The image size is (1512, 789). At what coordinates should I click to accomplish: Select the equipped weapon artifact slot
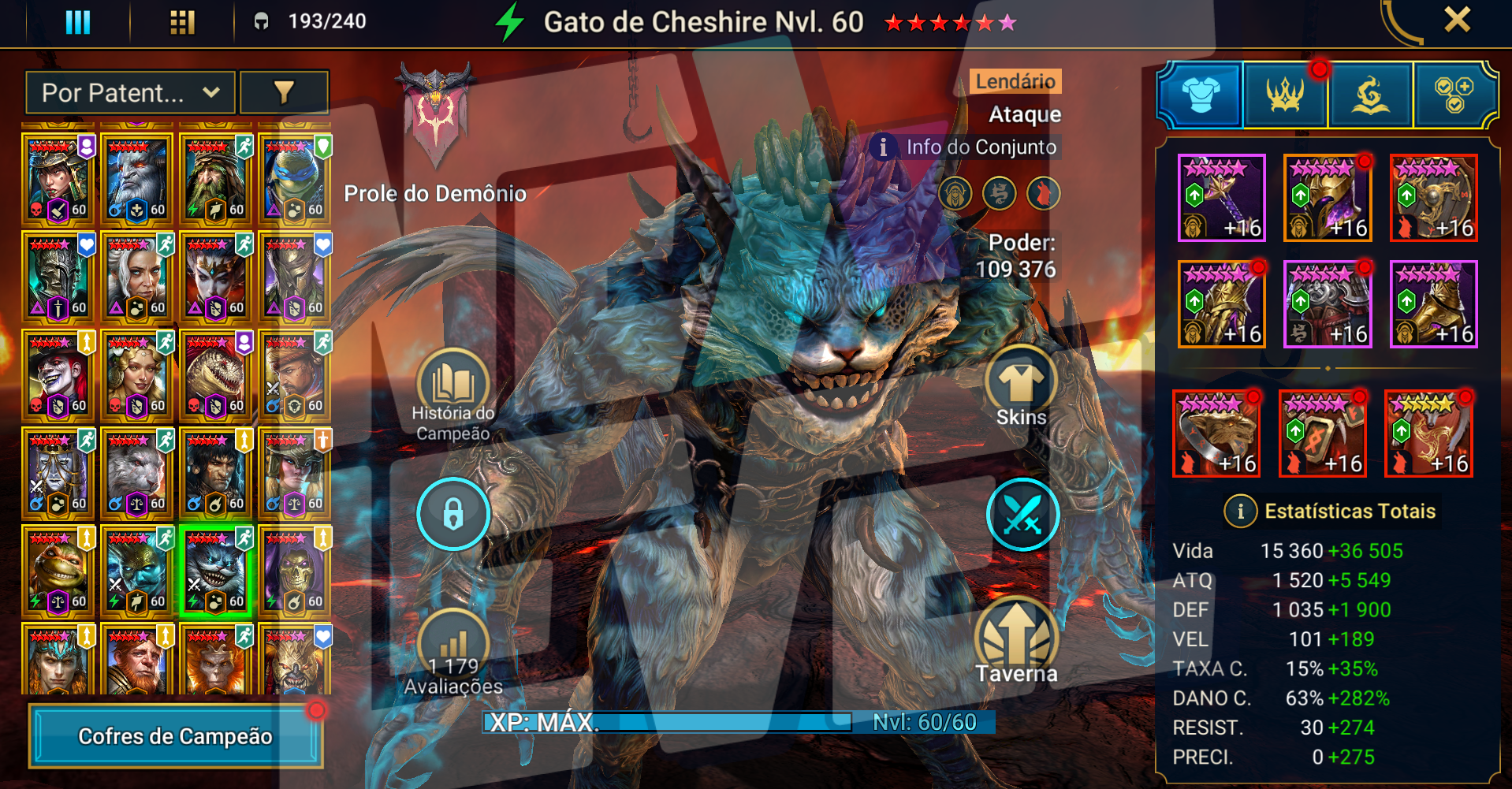(1221, 197)
